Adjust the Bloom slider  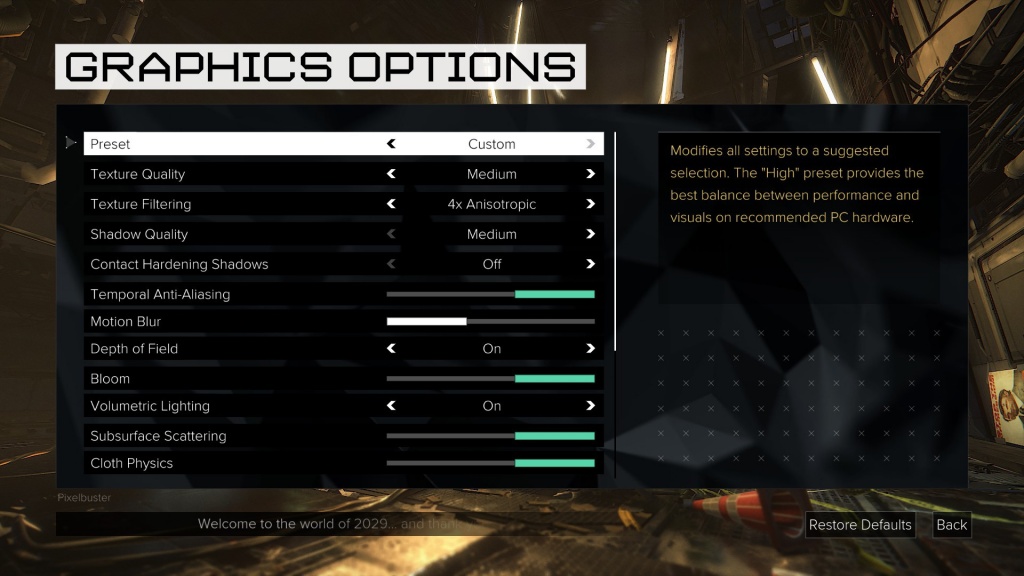(491, 379)
